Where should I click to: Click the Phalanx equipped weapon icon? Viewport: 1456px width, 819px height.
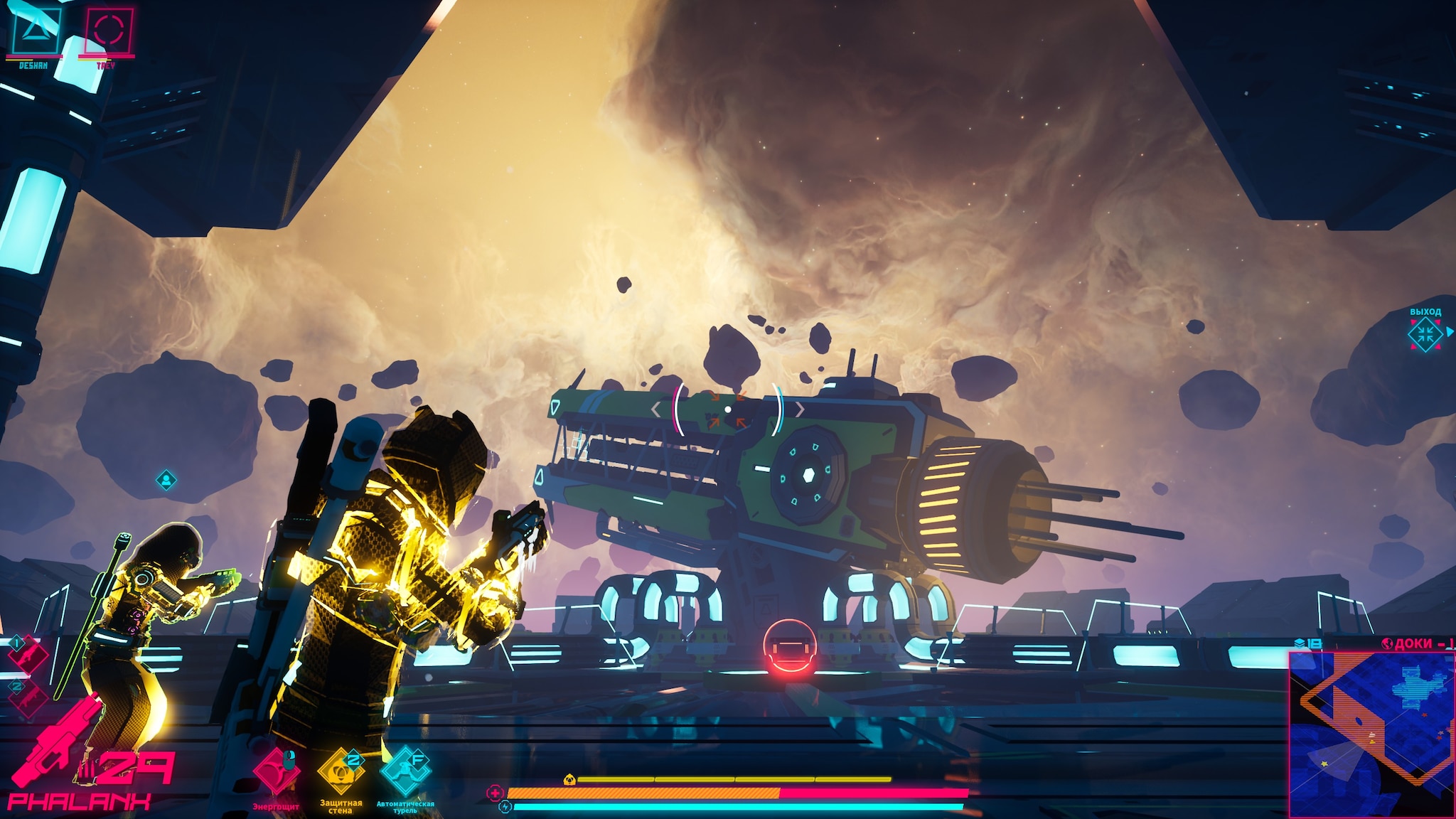click(57, 743)
